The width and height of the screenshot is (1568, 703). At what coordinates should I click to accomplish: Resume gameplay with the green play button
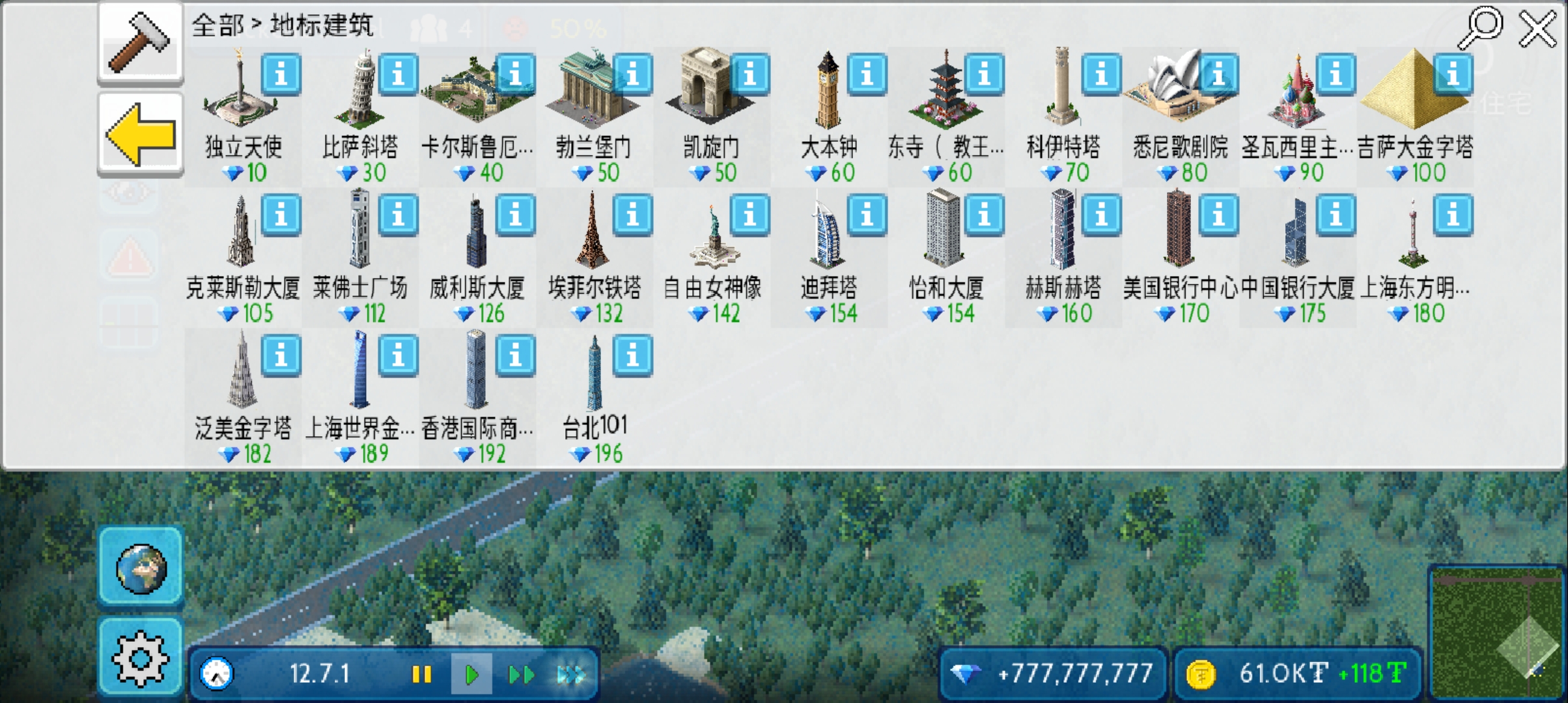tap(471, 674)
